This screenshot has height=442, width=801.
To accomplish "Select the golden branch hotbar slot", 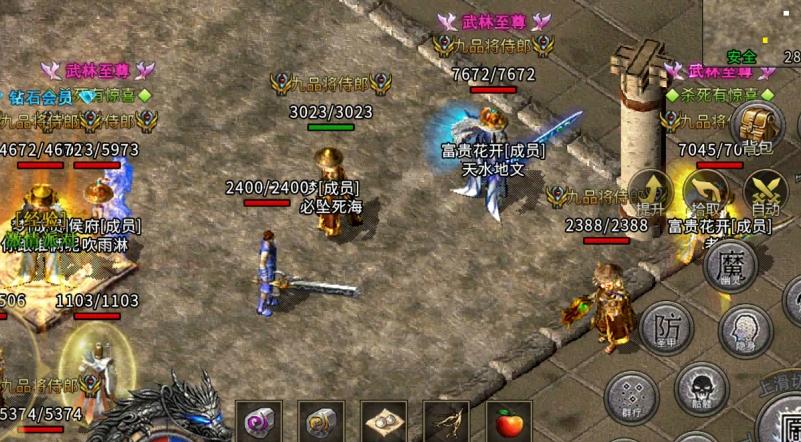I will pyautogui.click(x=446, y=422).
